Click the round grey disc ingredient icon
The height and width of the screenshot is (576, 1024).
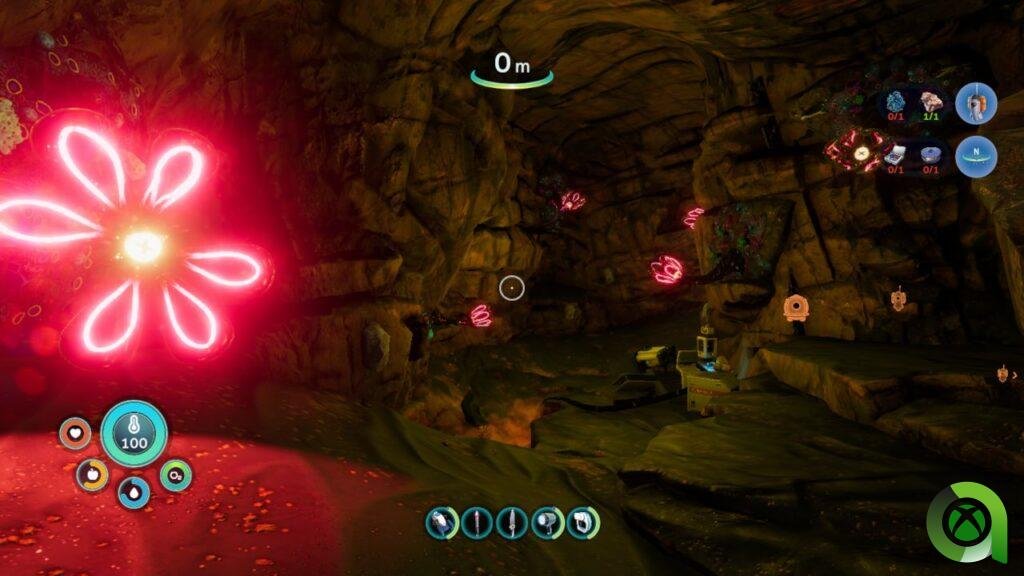point(933,154)
